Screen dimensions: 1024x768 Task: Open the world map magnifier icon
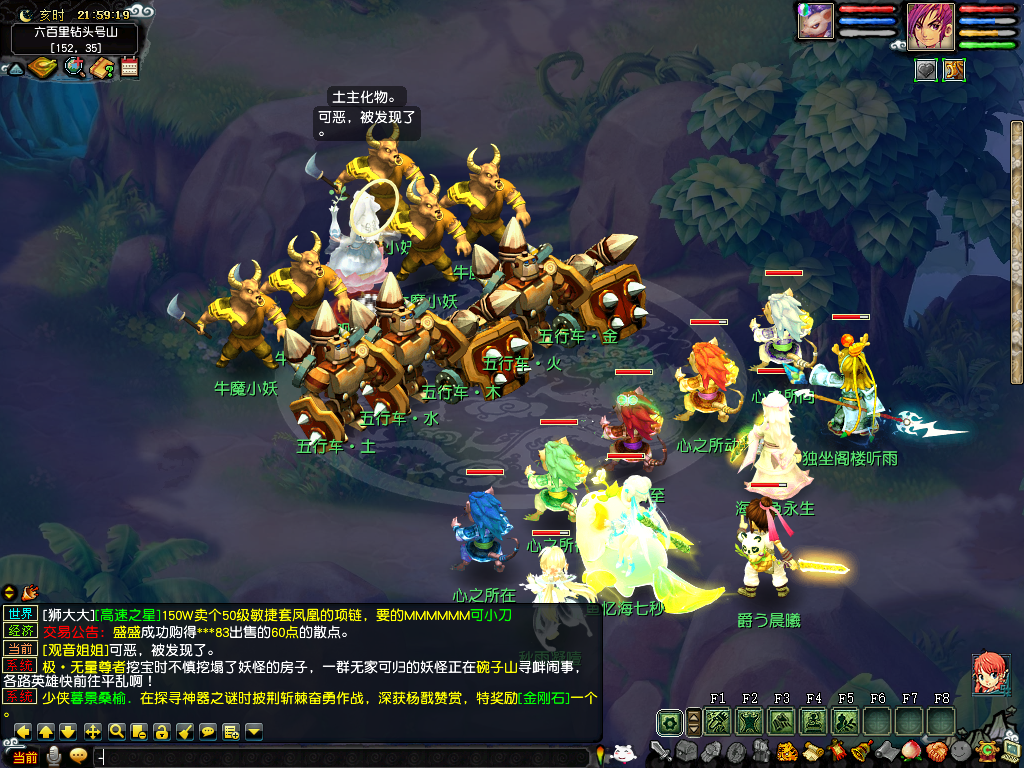[x=74, y=68]
